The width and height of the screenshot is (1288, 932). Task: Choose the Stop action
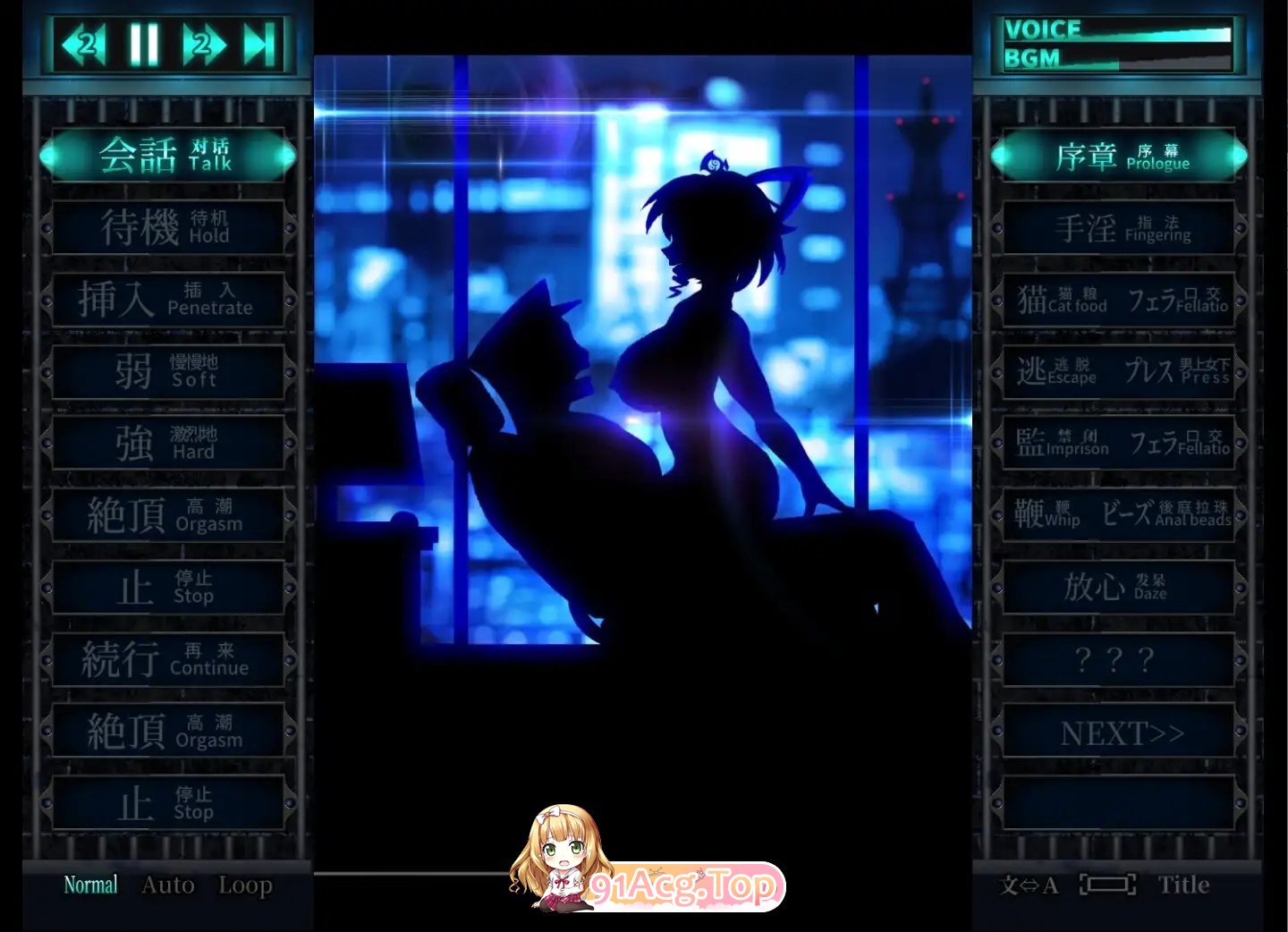tap(167, 586)
